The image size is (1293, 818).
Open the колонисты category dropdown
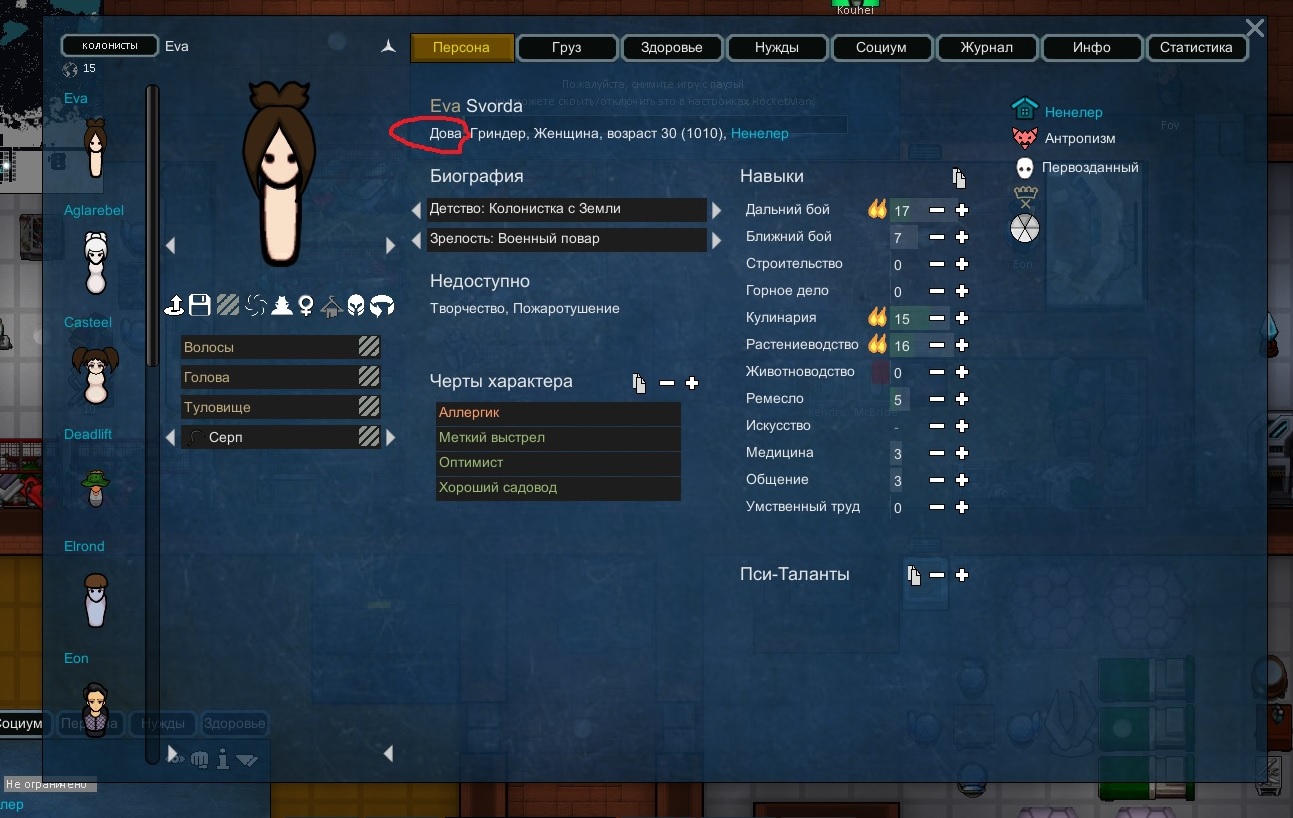(x=109, y=45)
